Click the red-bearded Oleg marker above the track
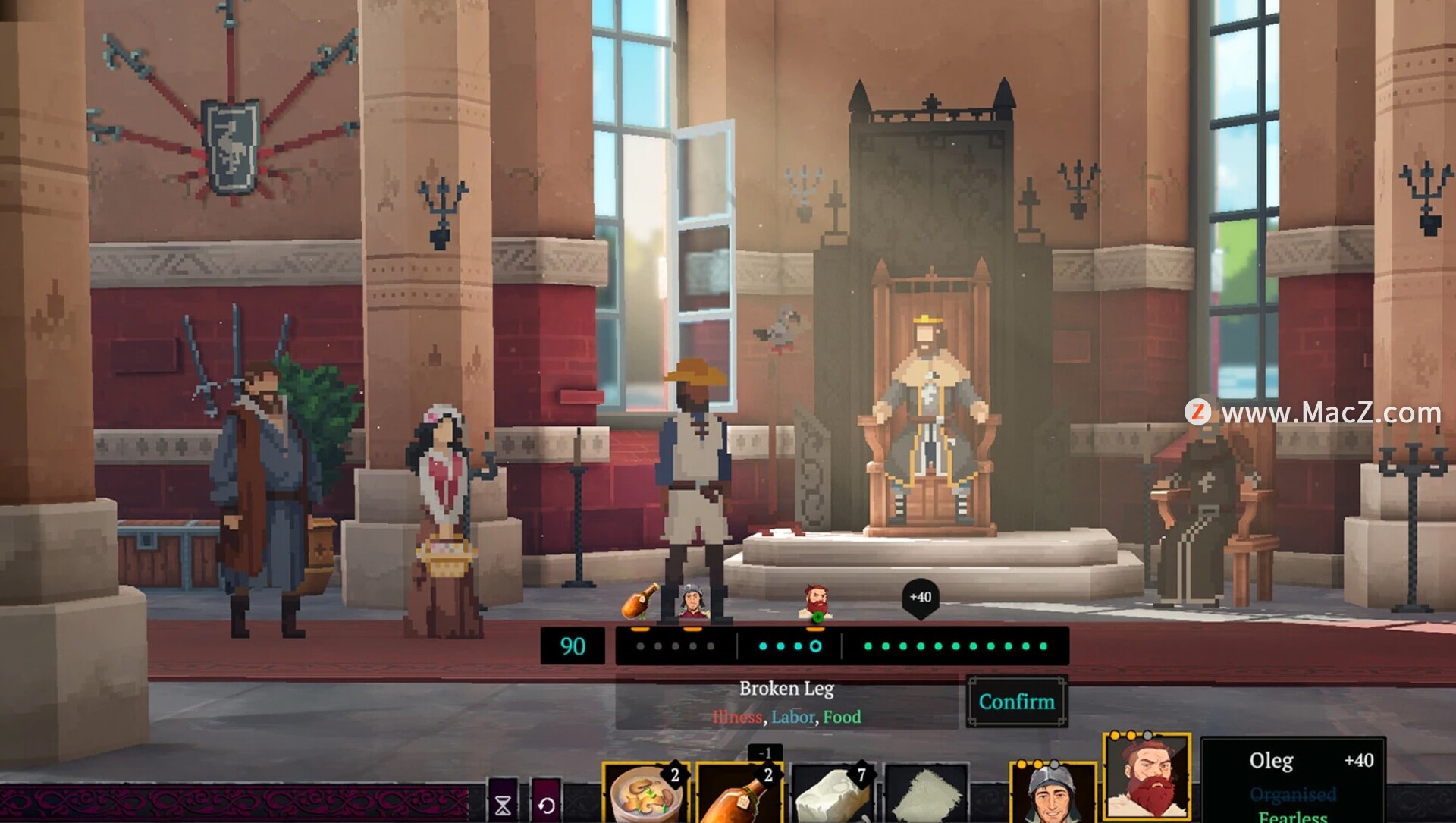This screenshot has height=823, width=1456. coord(816,602)
